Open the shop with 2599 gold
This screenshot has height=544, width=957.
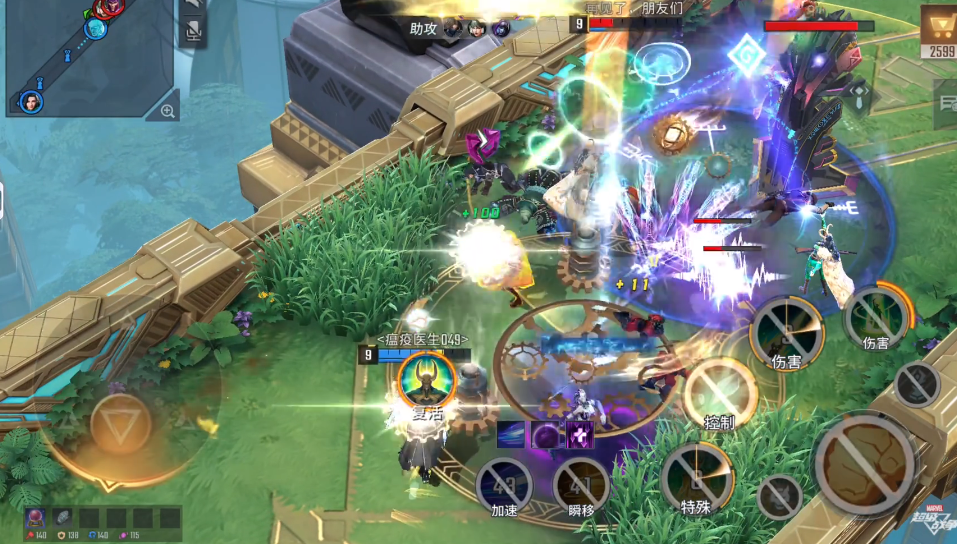[937, 31]
